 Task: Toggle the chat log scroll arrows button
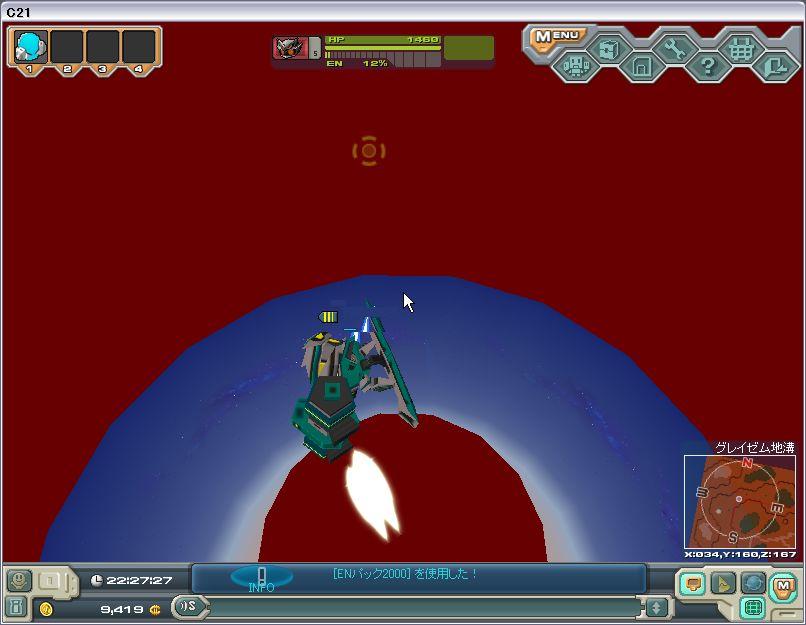(656, 607)
